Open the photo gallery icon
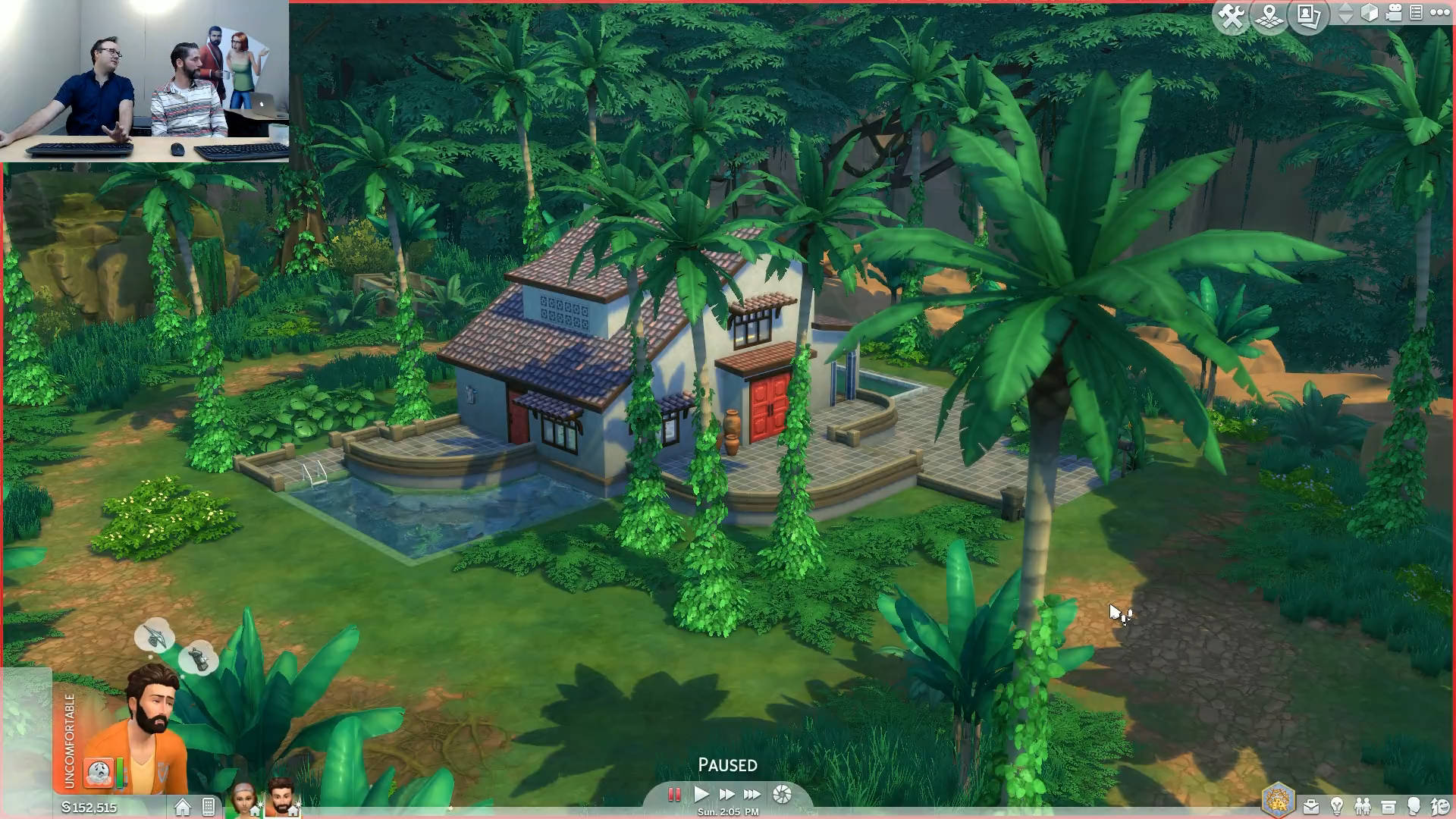The image size is (1456, 819). click(x=1309, y=16)
